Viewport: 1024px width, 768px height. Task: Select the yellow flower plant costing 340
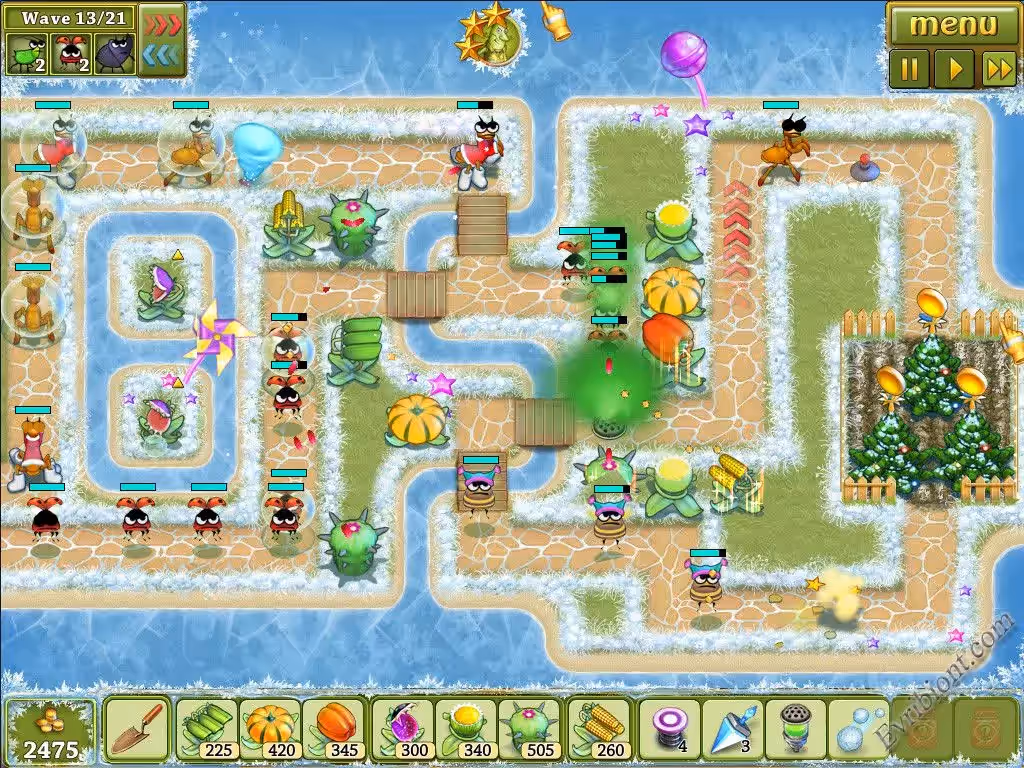(466, 729)
